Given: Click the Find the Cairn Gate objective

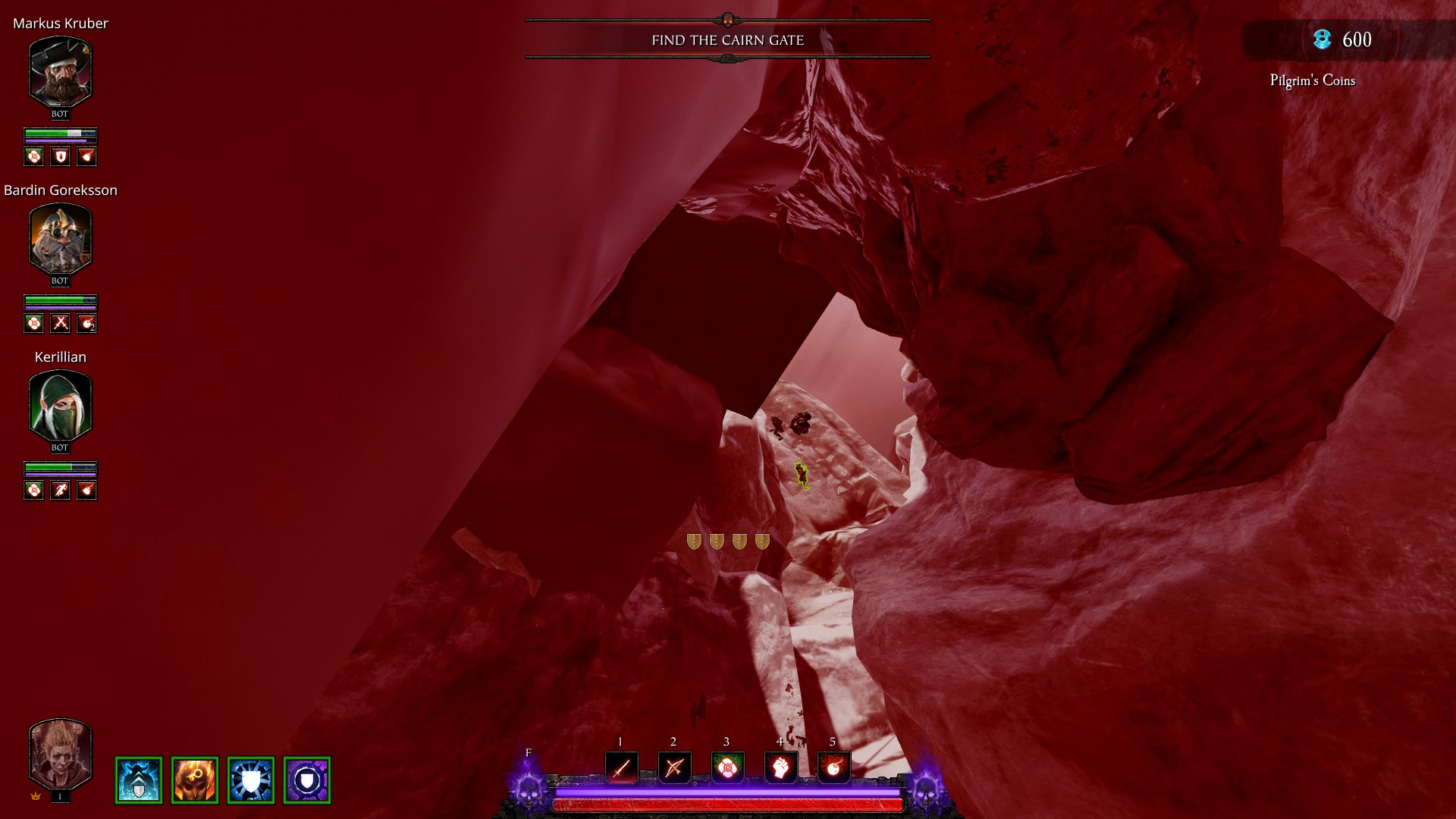Looking at the screenshot, I should (727, 40).
